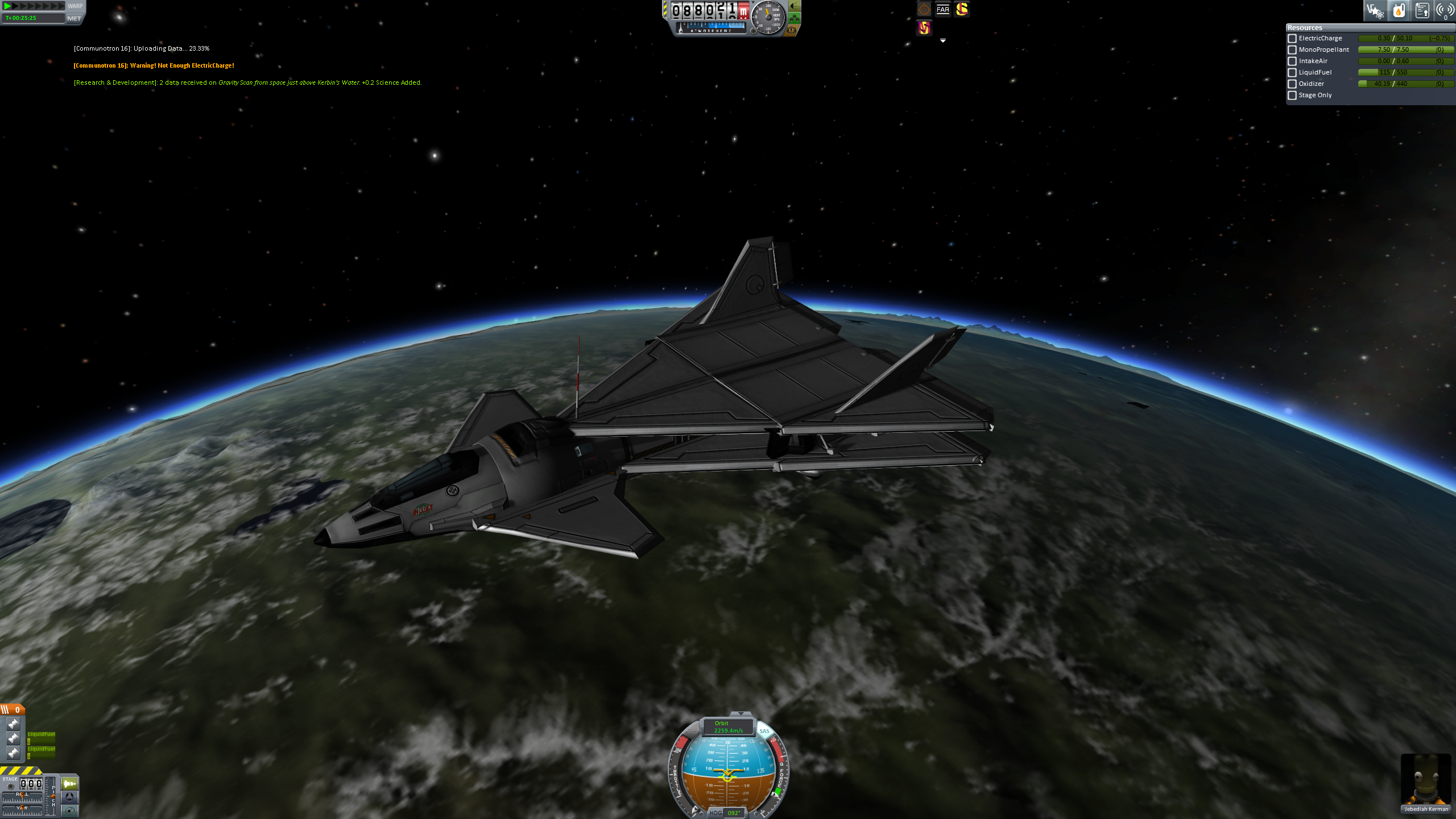Tick the MonoPropellant resource checkbox
This screenshot has width=1456, height=819.
coord(1292,50)
